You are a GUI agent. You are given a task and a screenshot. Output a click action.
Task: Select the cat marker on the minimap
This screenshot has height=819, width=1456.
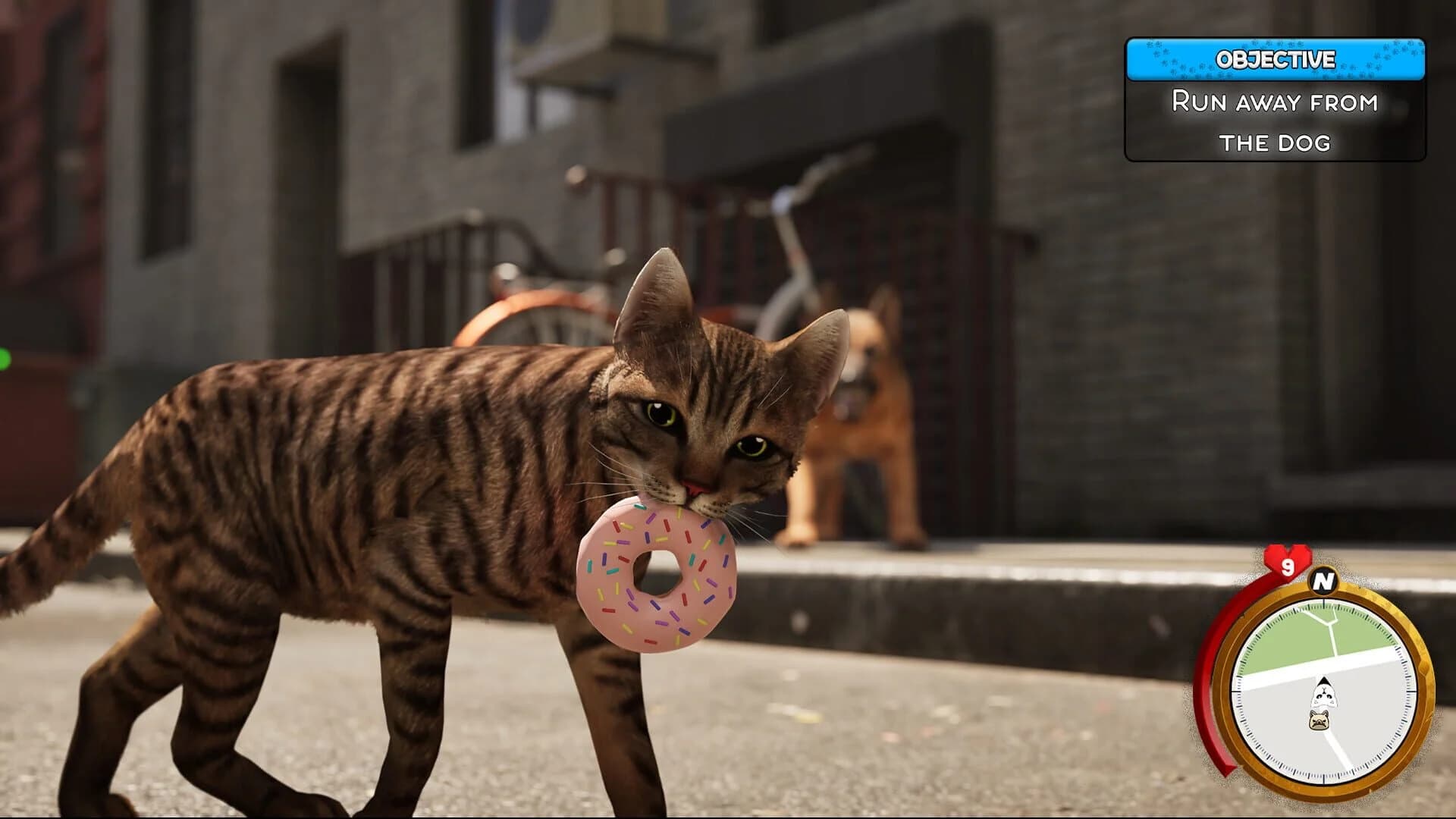(x=1324, y=692)
